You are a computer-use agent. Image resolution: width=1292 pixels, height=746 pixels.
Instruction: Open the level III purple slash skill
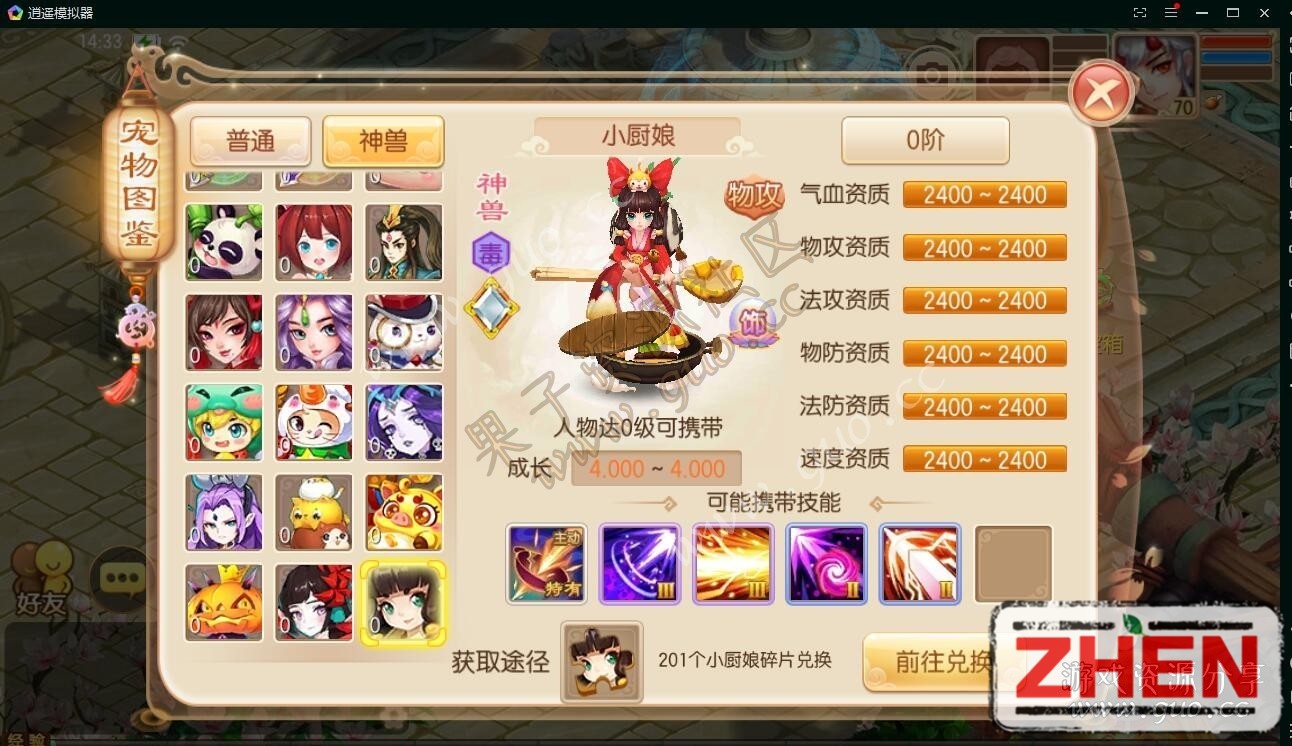pyautogui.click(x=639, y=564)
